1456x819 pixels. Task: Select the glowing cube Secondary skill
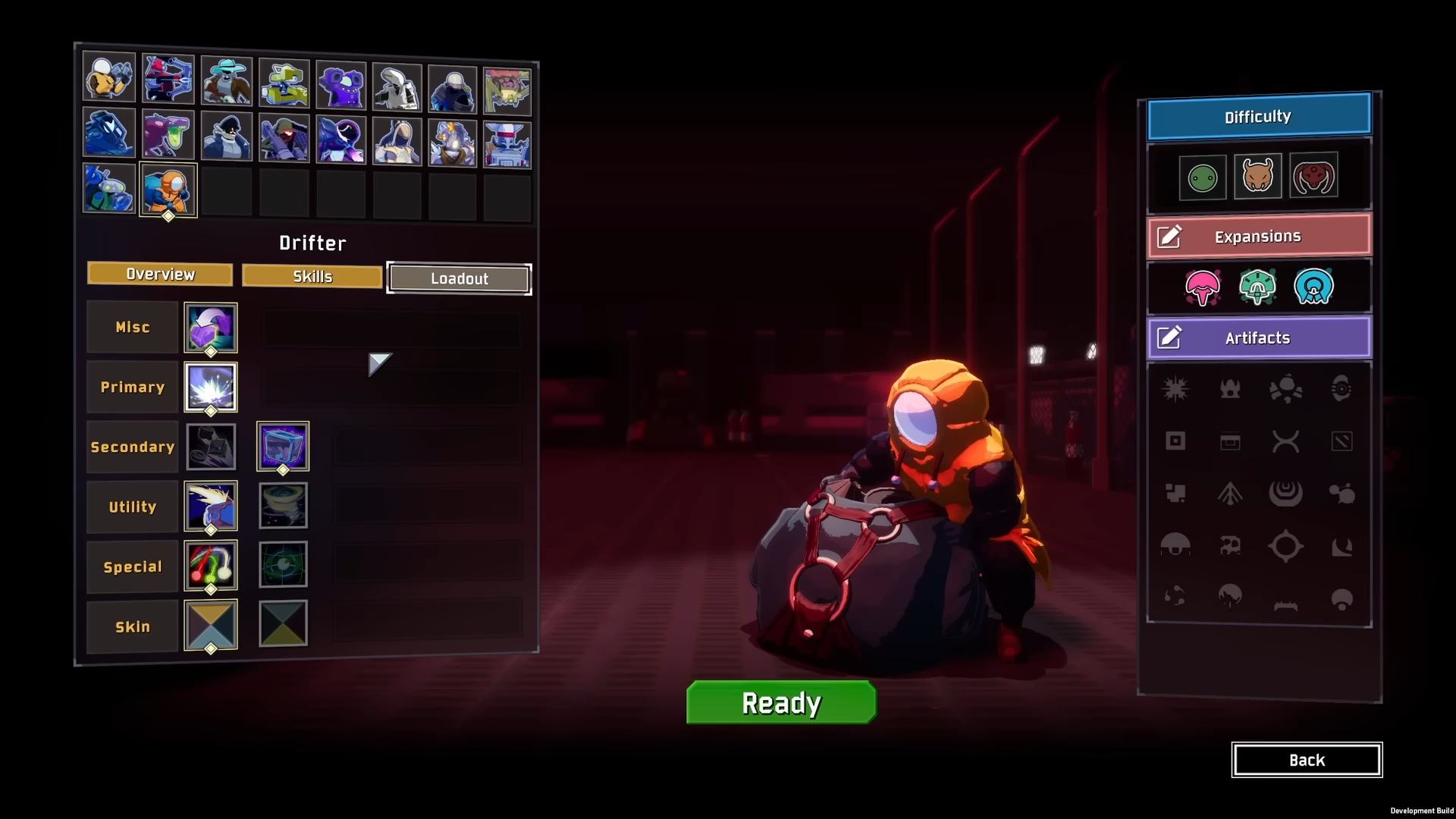coord(283,447)
